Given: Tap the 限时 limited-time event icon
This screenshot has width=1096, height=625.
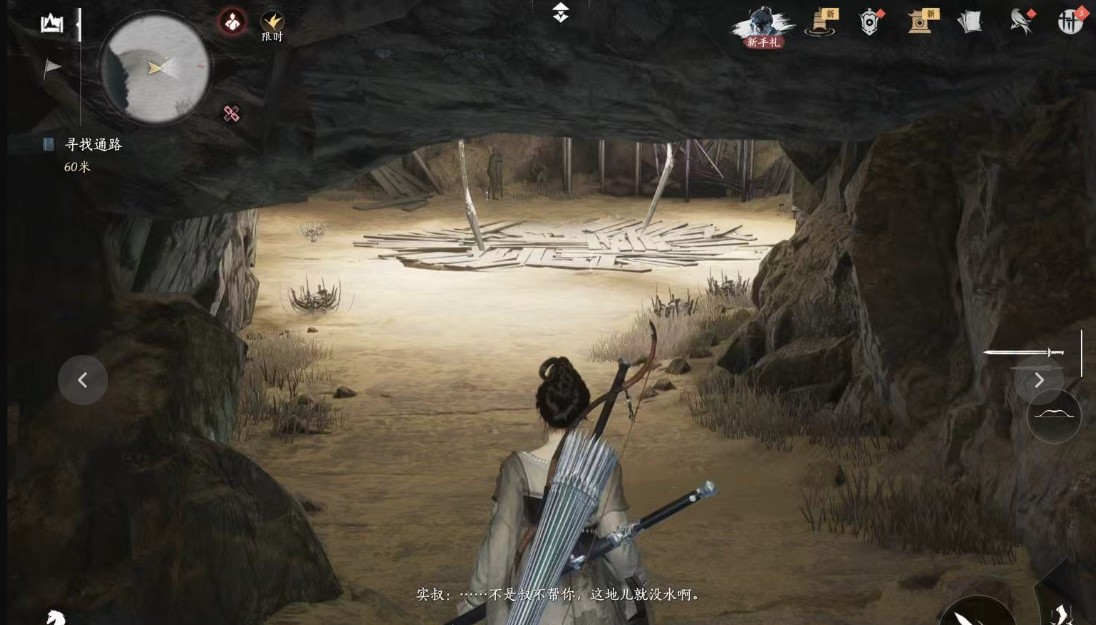Looking at the screenshot, I should tap(272, 24).
